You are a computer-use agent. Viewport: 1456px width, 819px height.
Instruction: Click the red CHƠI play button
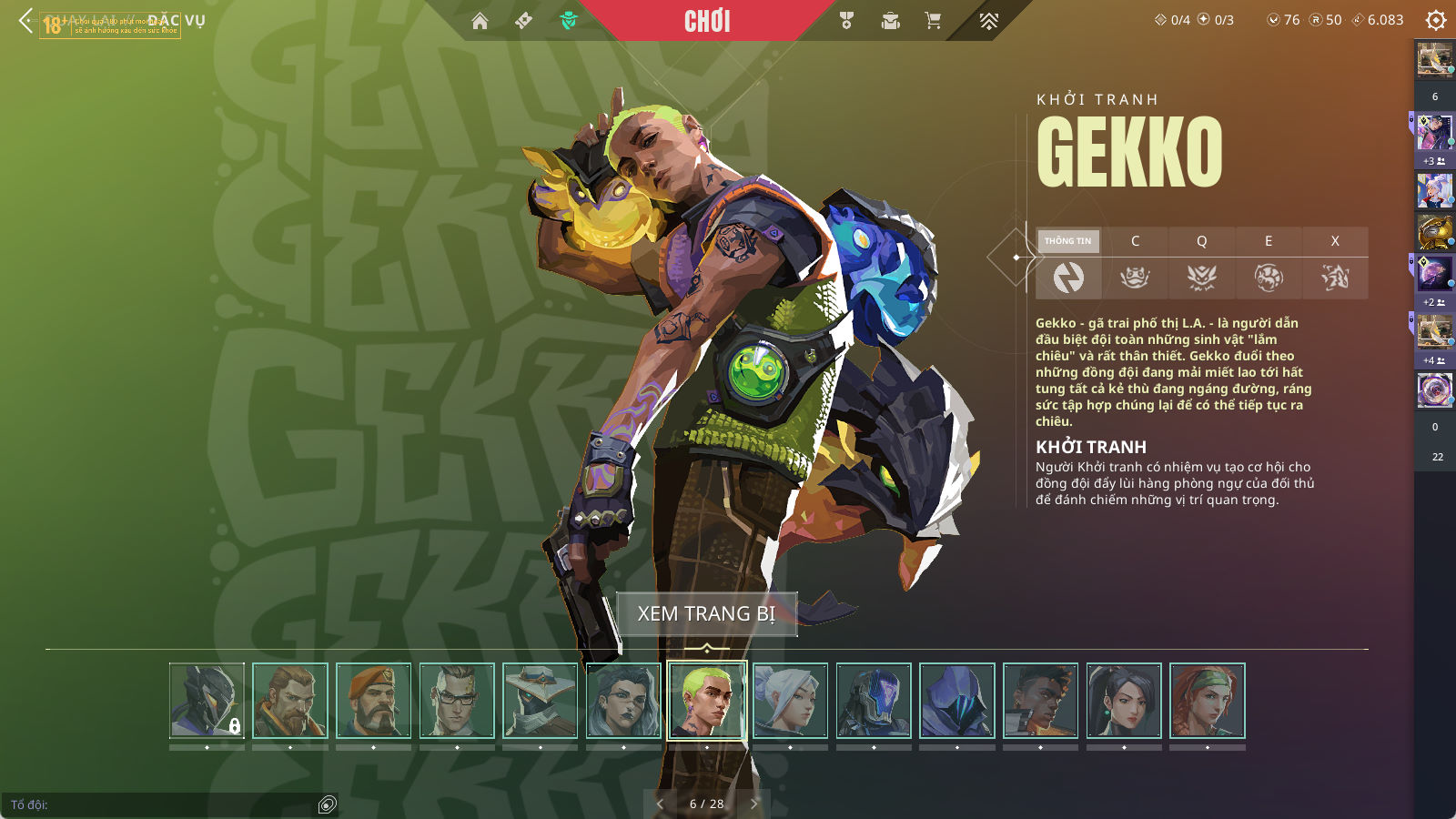(x=707, y=21)
